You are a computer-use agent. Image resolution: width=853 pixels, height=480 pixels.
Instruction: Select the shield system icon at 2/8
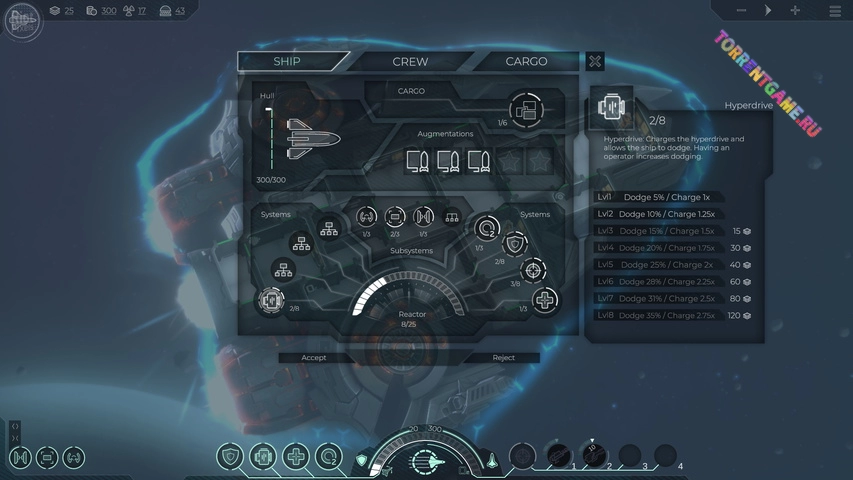coord(514,244)
